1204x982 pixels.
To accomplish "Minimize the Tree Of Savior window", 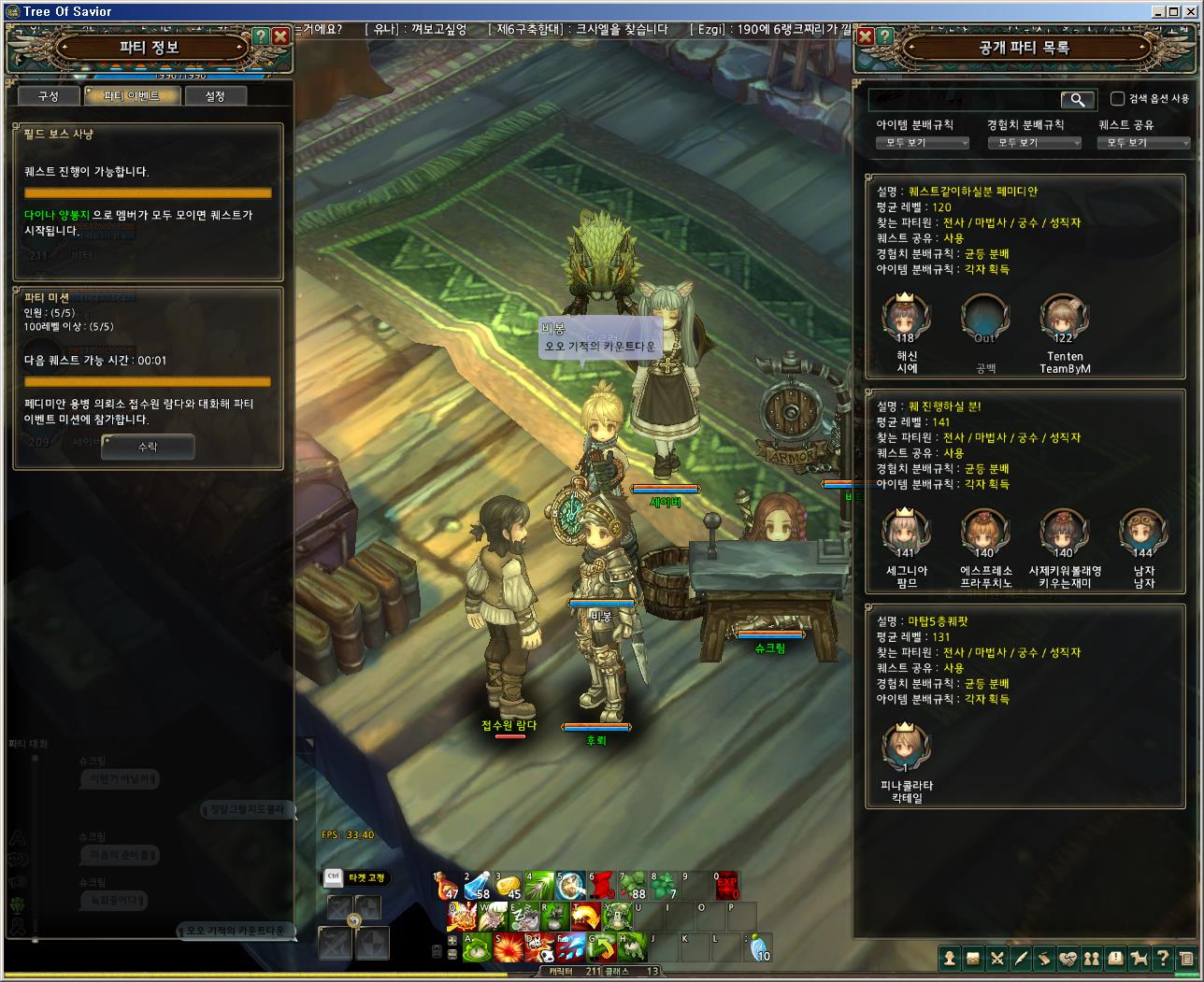I will tap(1160, 11).
